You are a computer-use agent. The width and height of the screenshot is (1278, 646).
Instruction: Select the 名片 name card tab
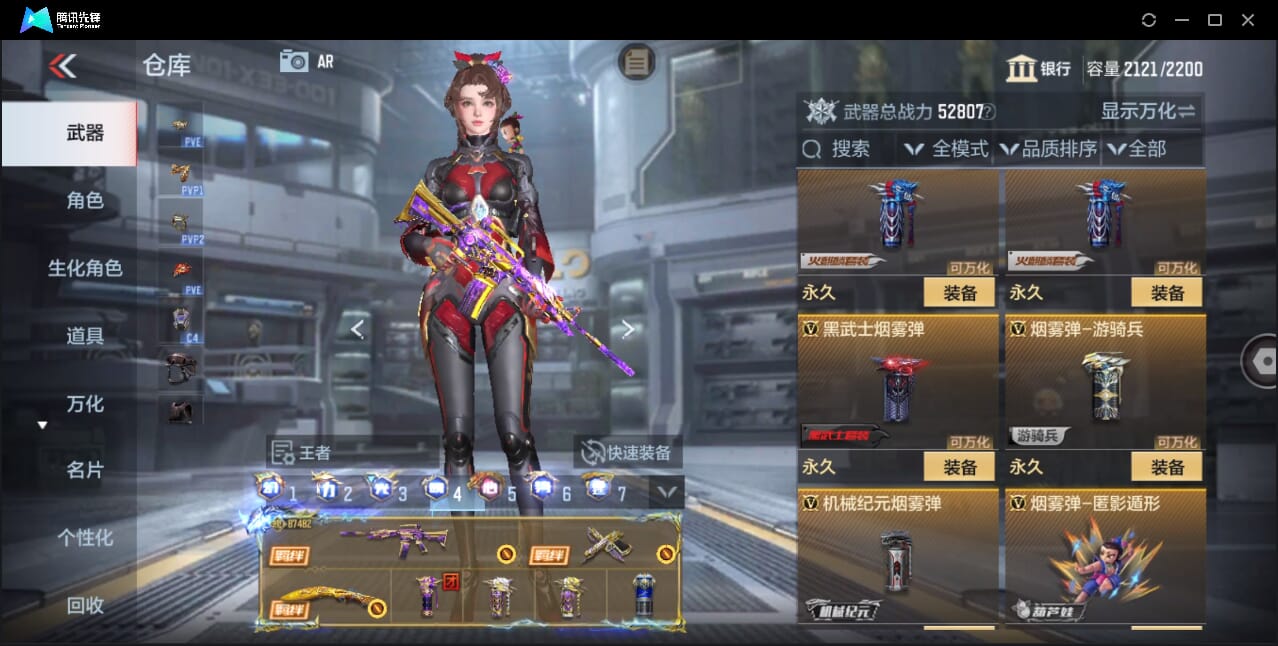coord(84,470)
